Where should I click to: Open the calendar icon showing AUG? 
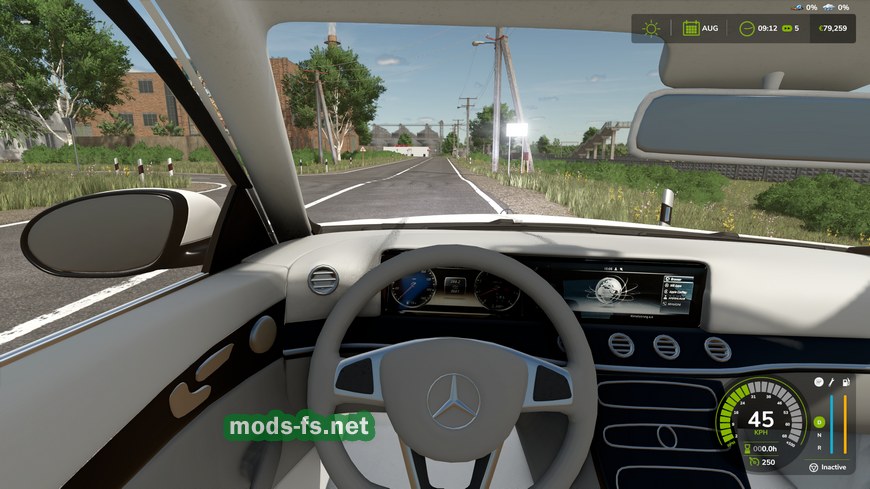[690, 28]
